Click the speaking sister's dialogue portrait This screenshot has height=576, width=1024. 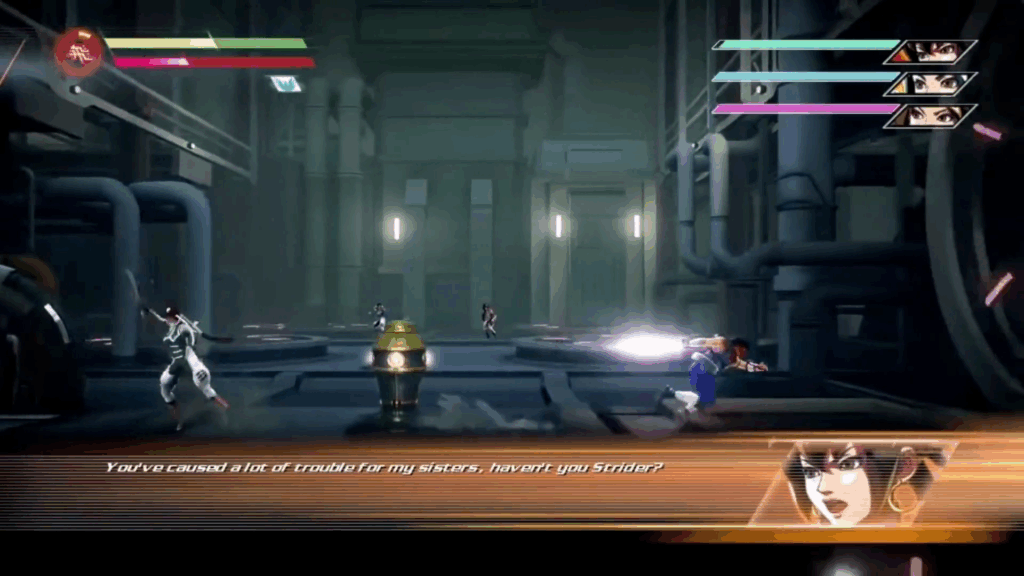tap(850, 483)
